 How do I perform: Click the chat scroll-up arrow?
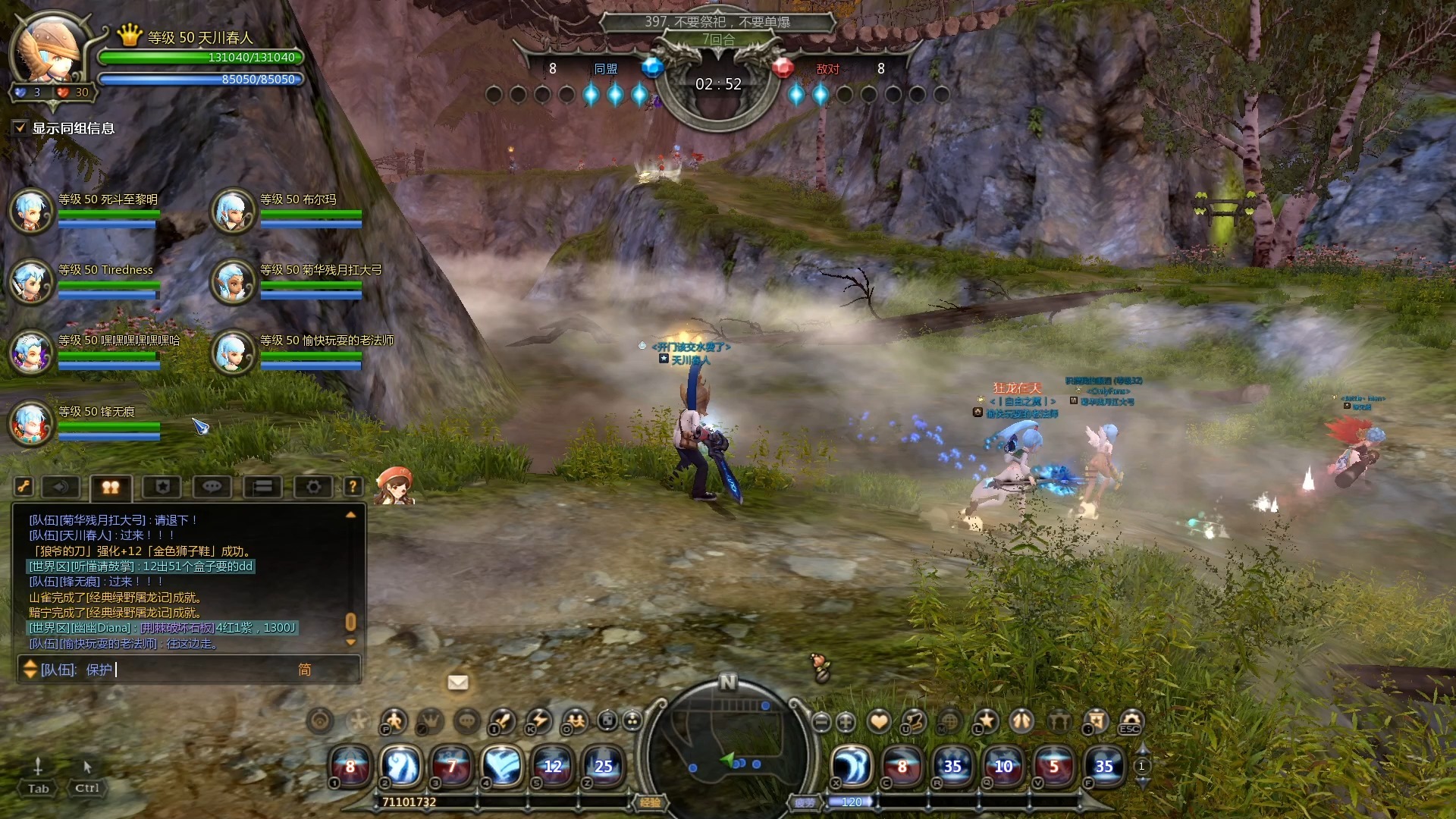coord(350,515)
